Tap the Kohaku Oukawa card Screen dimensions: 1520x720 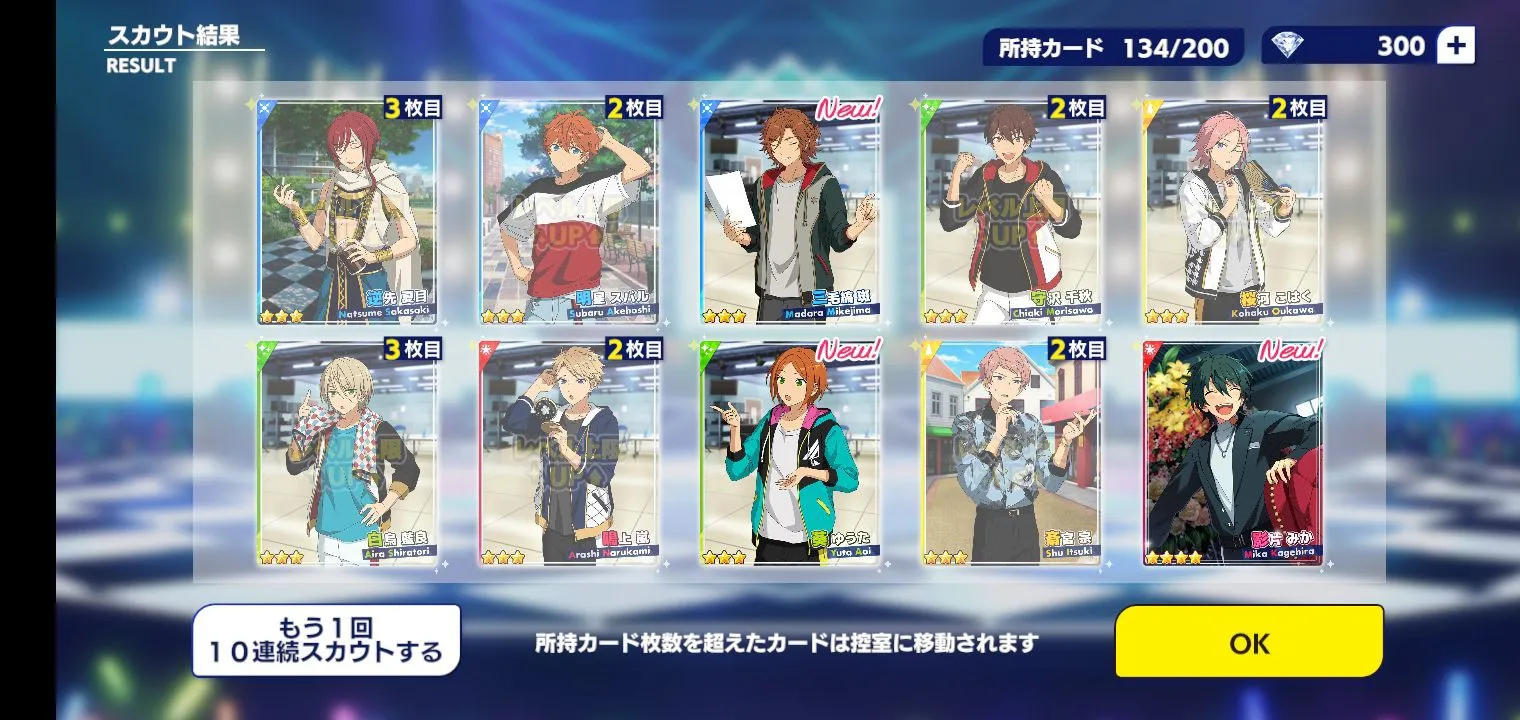[1233, 212]
